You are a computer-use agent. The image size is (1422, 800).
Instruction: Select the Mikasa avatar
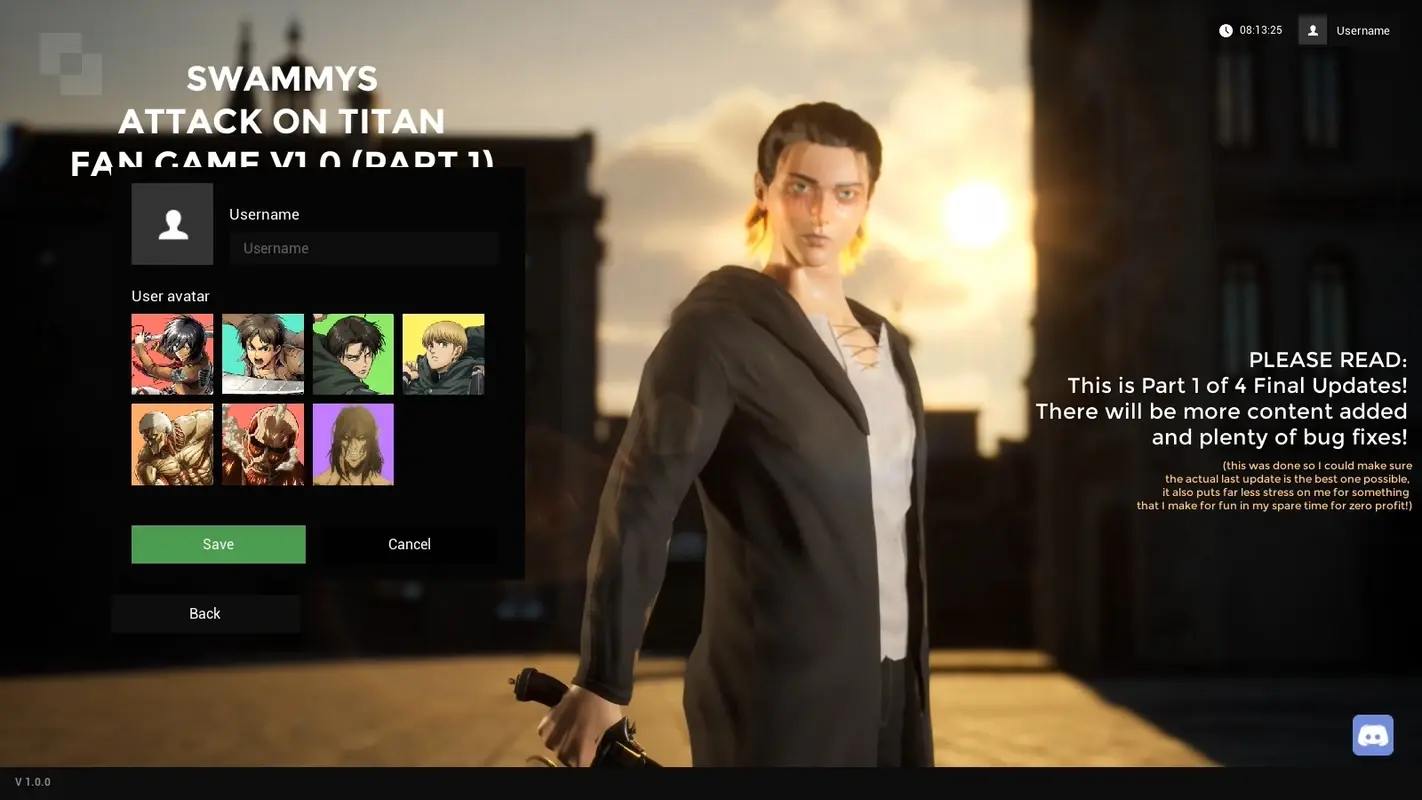(171, 353)
